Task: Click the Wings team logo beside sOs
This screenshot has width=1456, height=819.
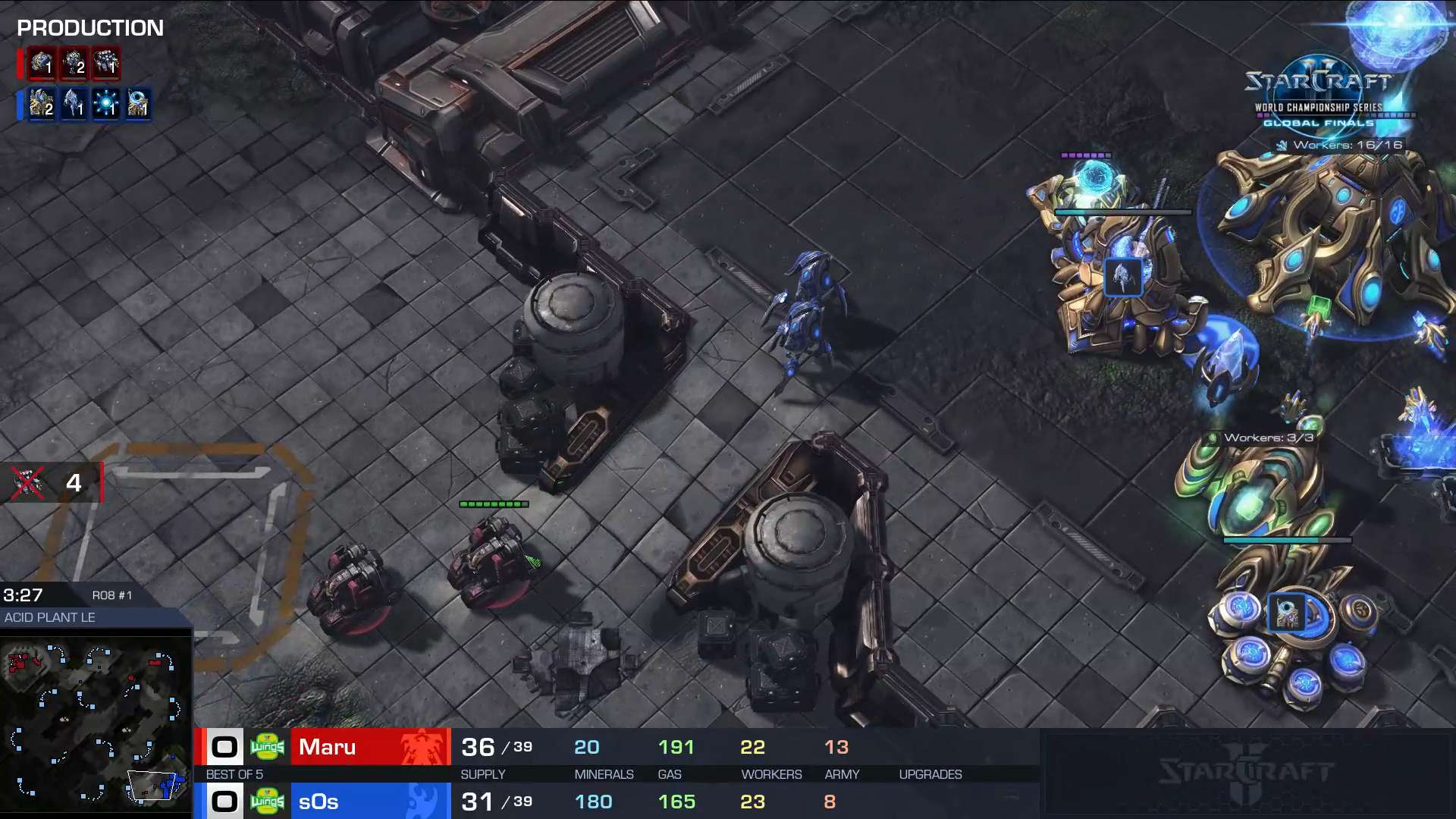Action: click(267, 802)
